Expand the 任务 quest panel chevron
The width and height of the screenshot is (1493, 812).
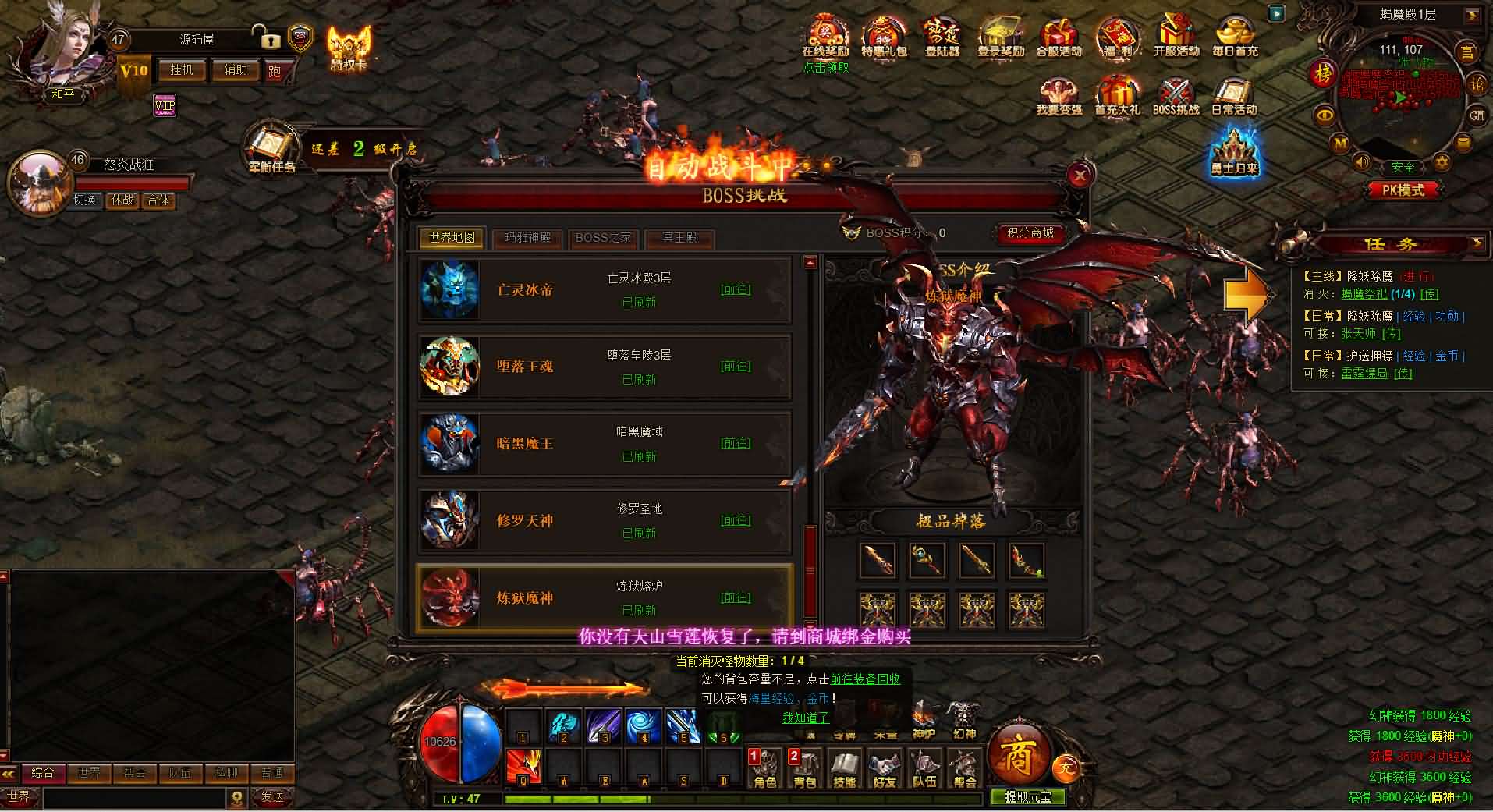coord(1478,244)
